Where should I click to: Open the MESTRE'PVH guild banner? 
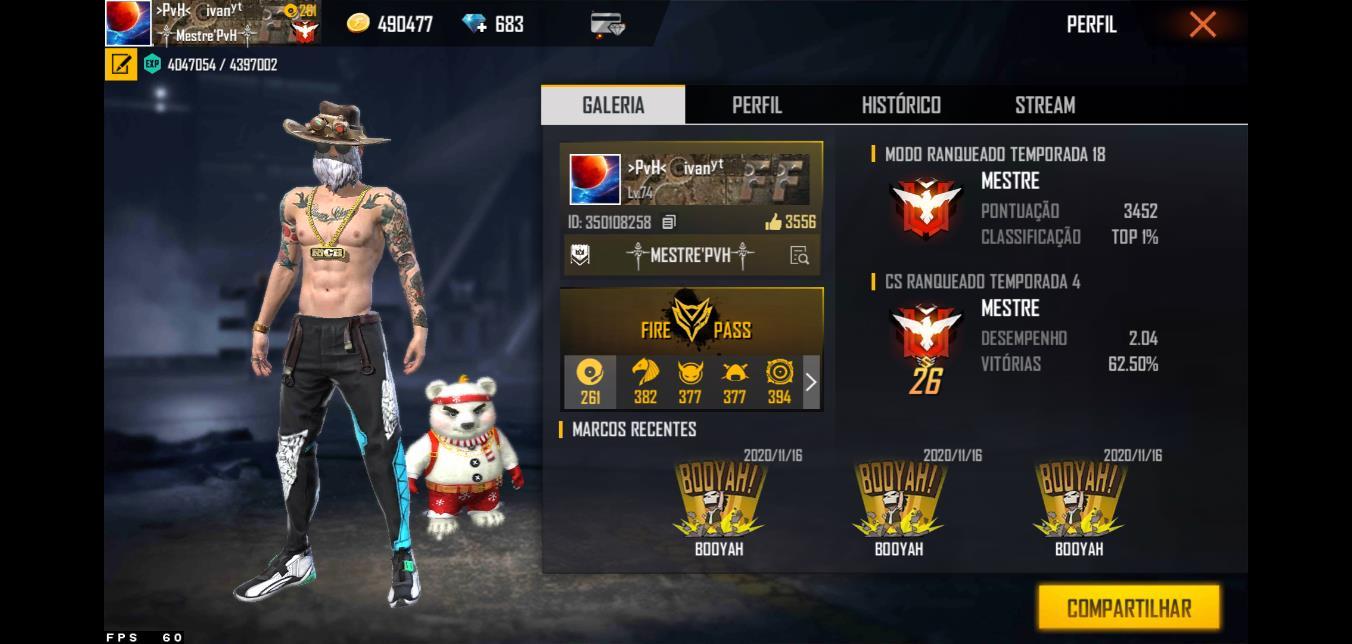click(x=689, y=255)
